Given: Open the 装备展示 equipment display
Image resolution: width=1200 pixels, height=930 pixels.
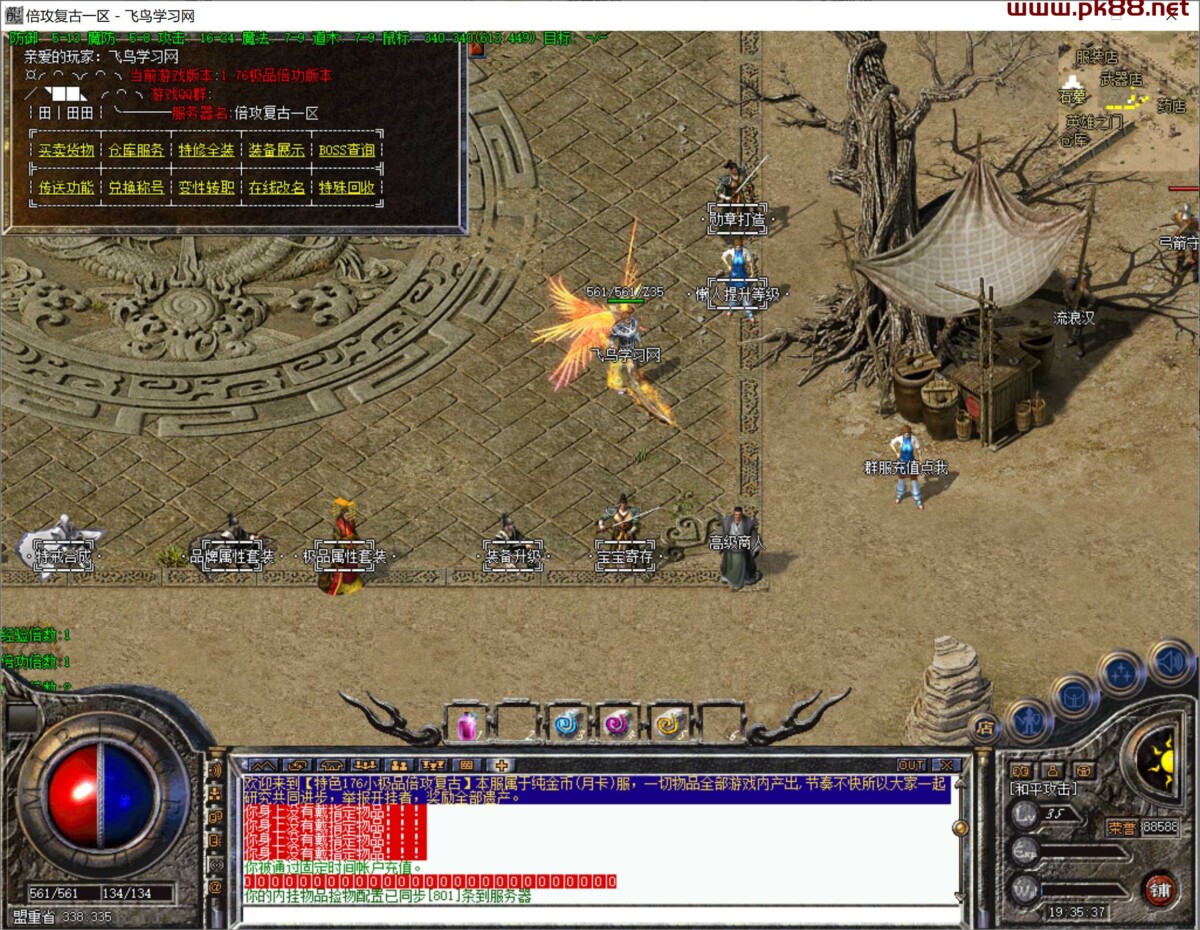Looking at the screenshot, I should (x=277, y=151).
